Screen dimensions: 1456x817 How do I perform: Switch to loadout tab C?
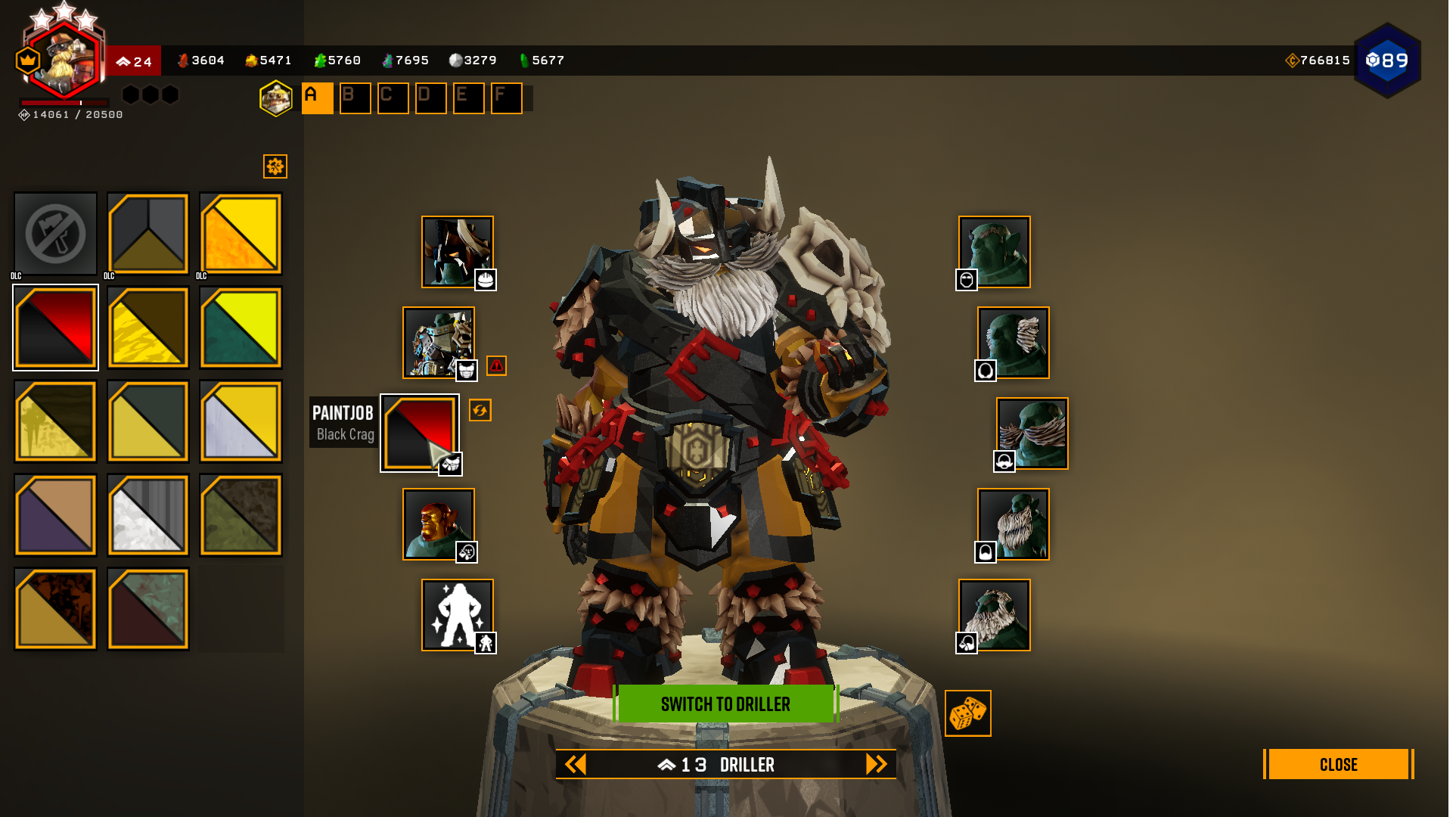393,98
